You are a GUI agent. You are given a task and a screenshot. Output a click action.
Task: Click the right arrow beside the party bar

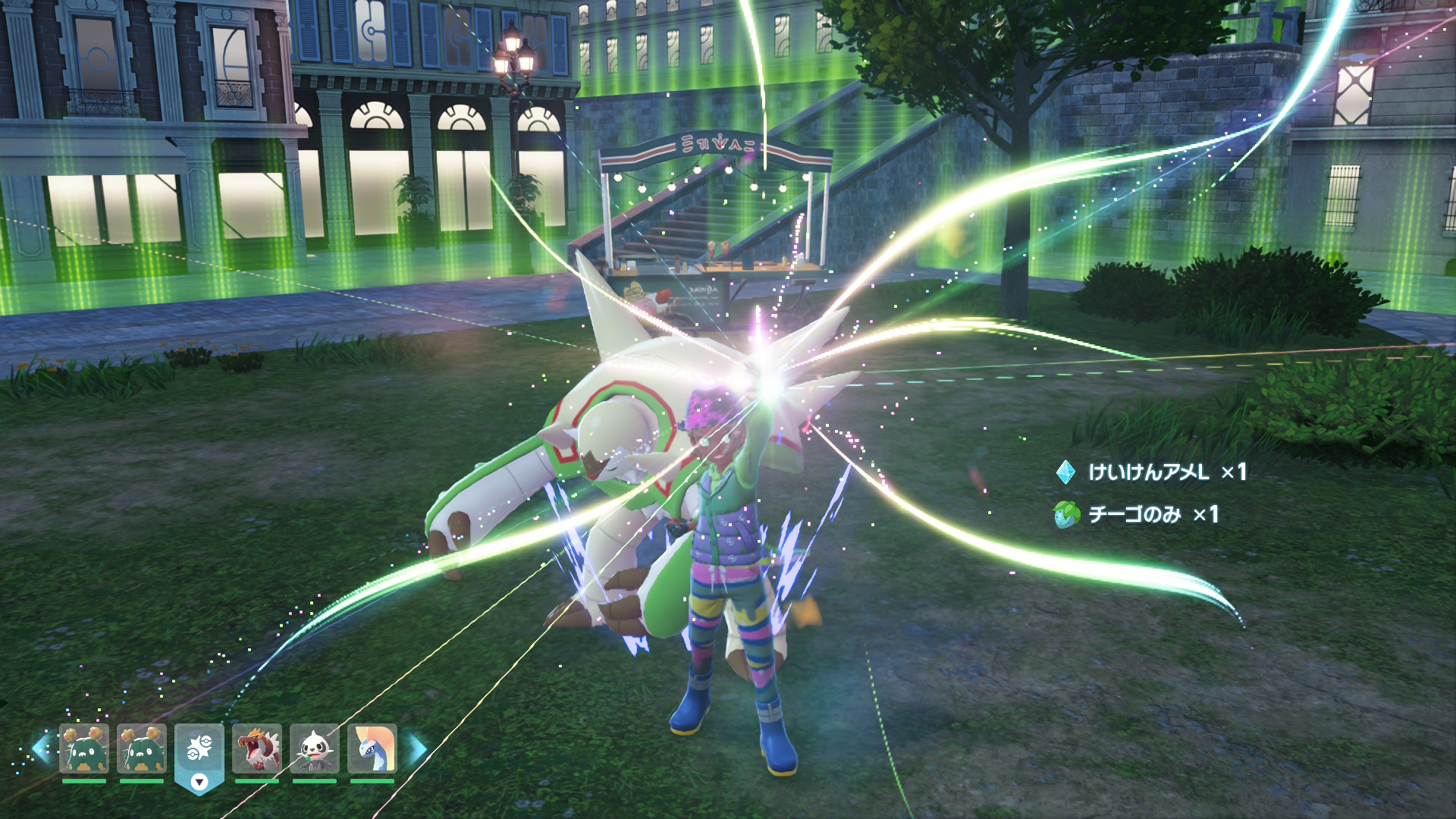pyautogui.click(x=416, y=748)
